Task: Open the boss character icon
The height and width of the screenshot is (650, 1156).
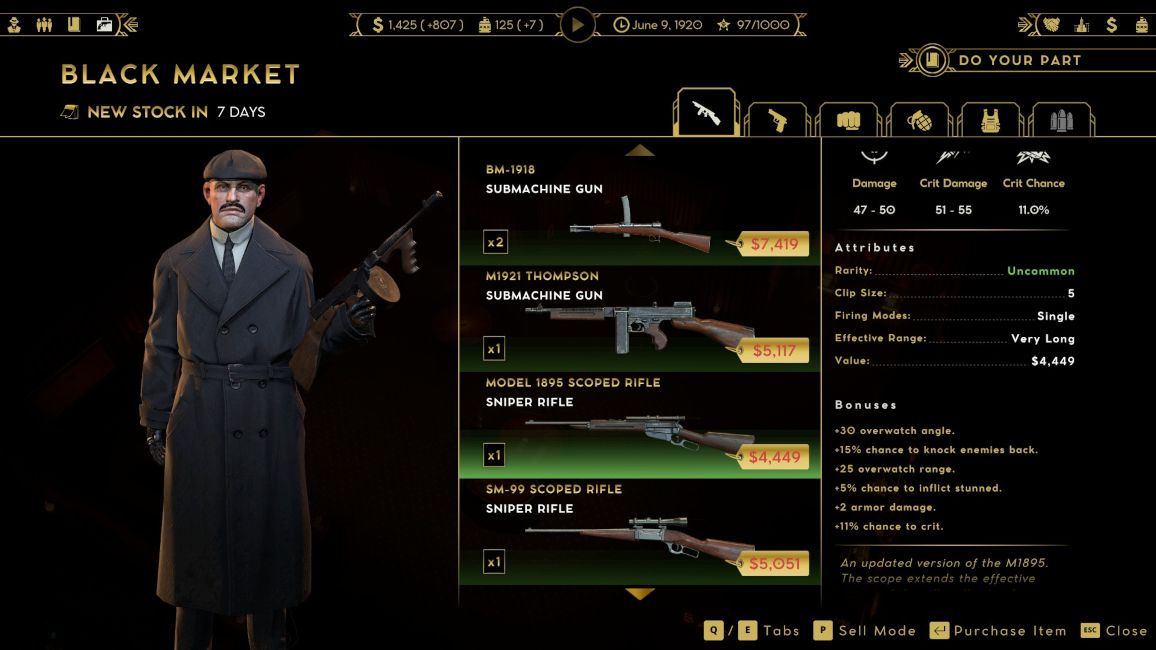Action: (x=15, y=24)
